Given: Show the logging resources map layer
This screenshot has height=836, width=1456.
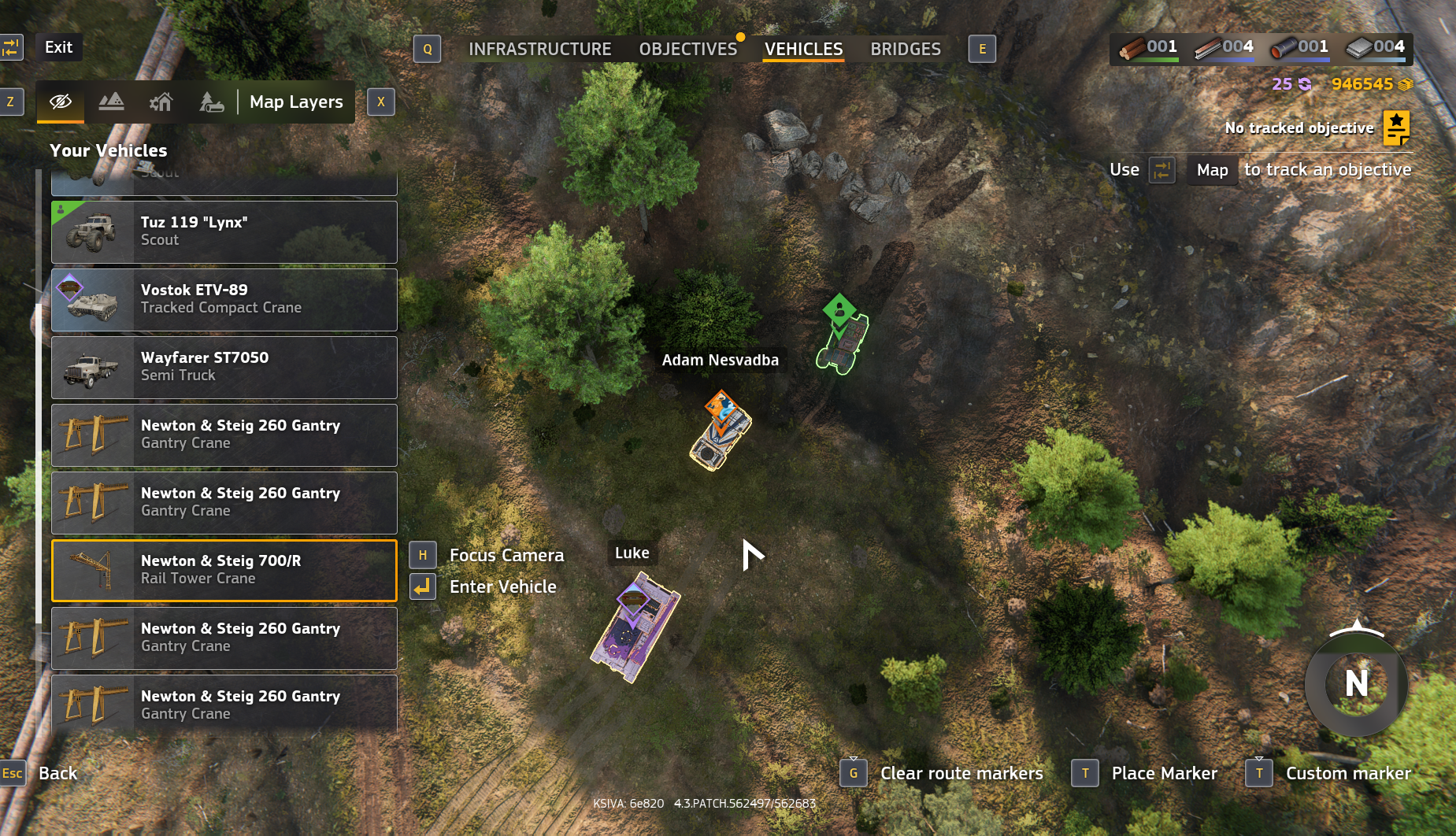Looking at the screenshot, I should tap(209, 102).
